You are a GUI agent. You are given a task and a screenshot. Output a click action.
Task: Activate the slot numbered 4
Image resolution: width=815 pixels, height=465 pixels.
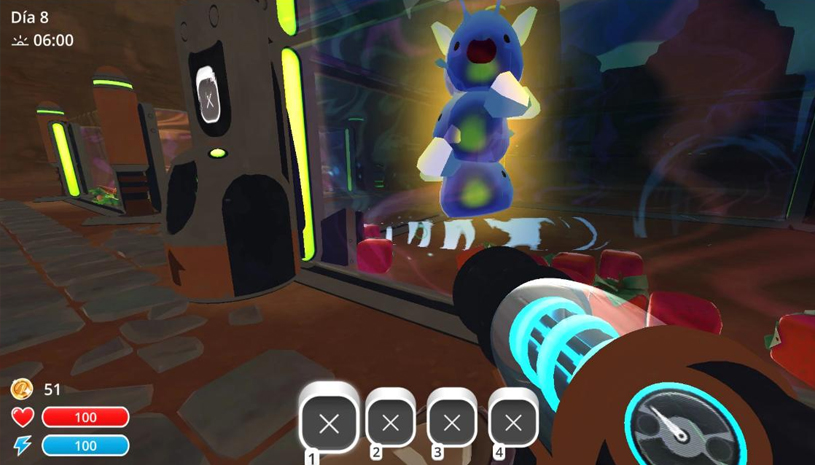pyautogui.click(x=513, y=423)
